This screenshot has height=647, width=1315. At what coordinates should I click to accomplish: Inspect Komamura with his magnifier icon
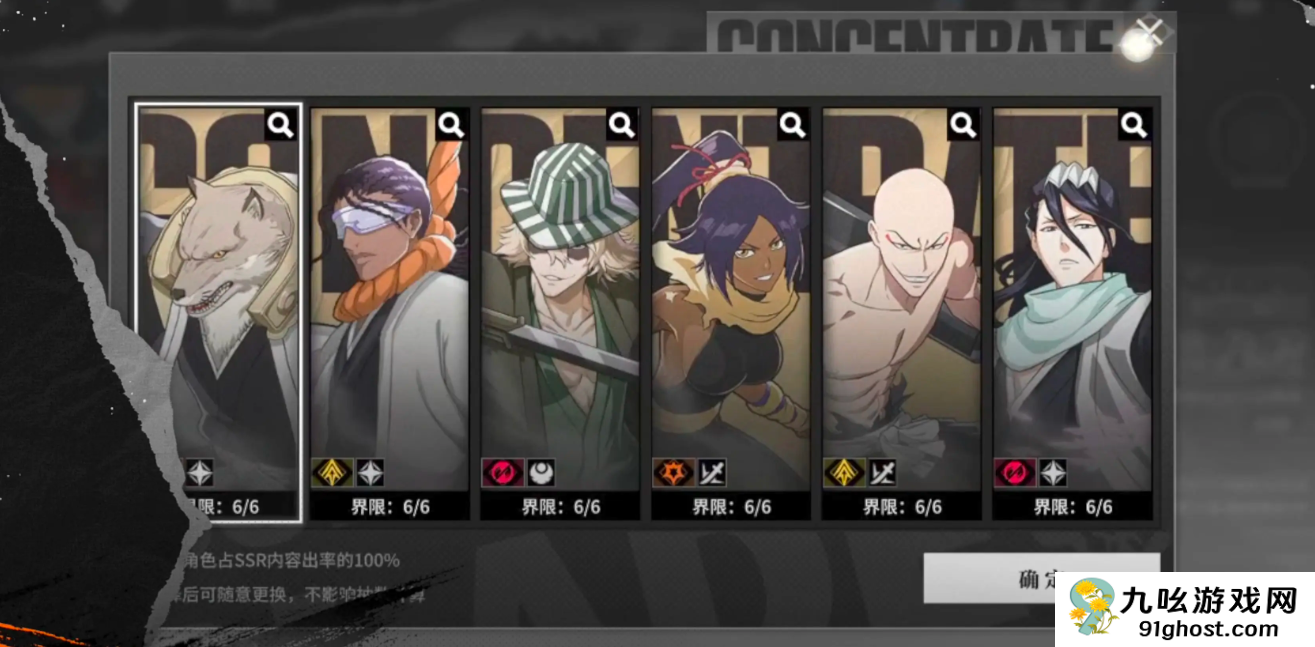point(281,125)
